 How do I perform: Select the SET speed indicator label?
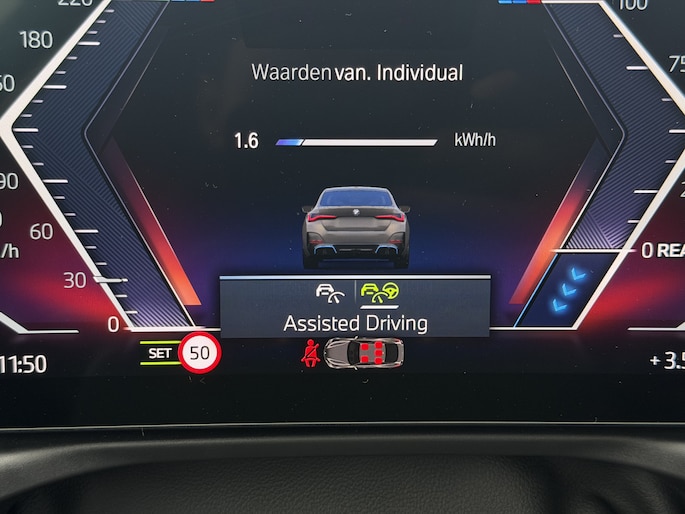point(159,353)
